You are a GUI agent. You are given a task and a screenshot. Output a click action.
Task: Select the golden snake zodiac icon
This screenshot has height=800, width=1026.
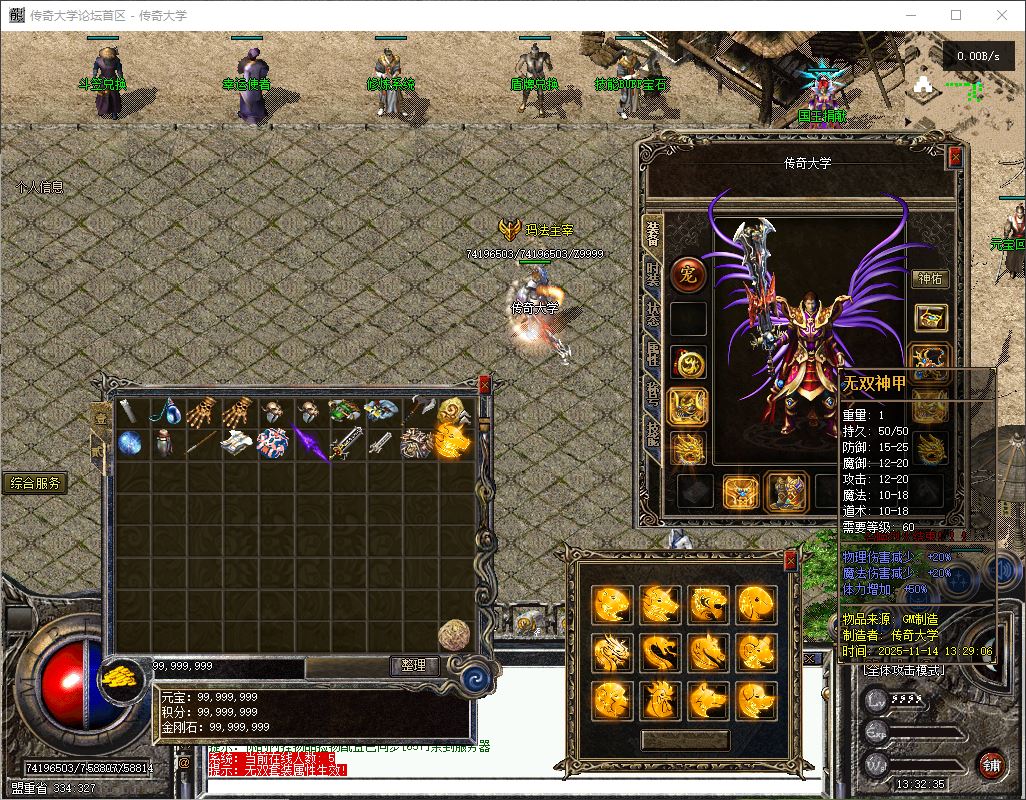pyautogui.click(x=659, y=651)
